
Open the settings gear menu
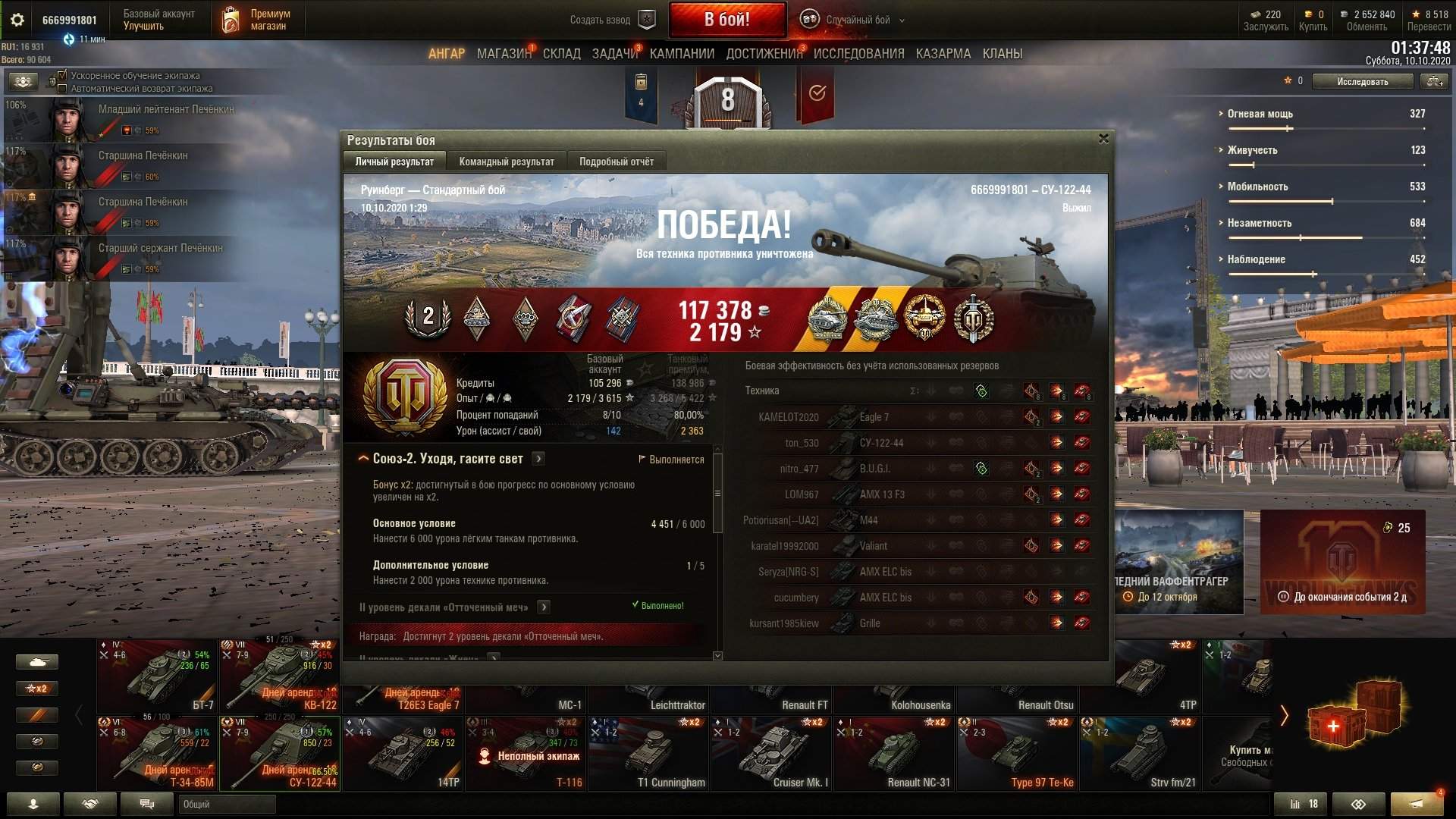pos(17,20)
